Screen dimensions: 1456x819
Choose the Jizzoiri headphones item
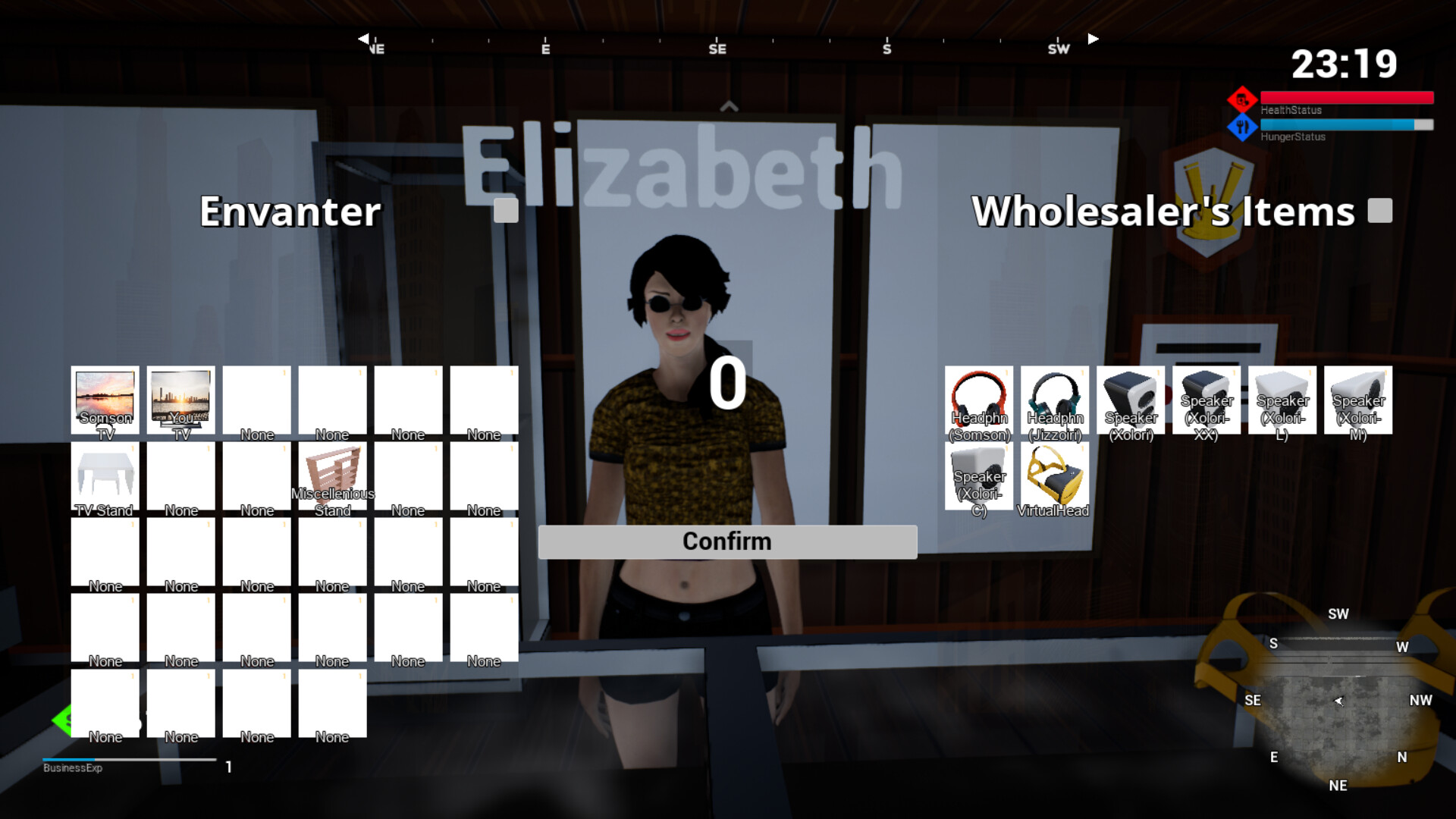click(1055, 400)
